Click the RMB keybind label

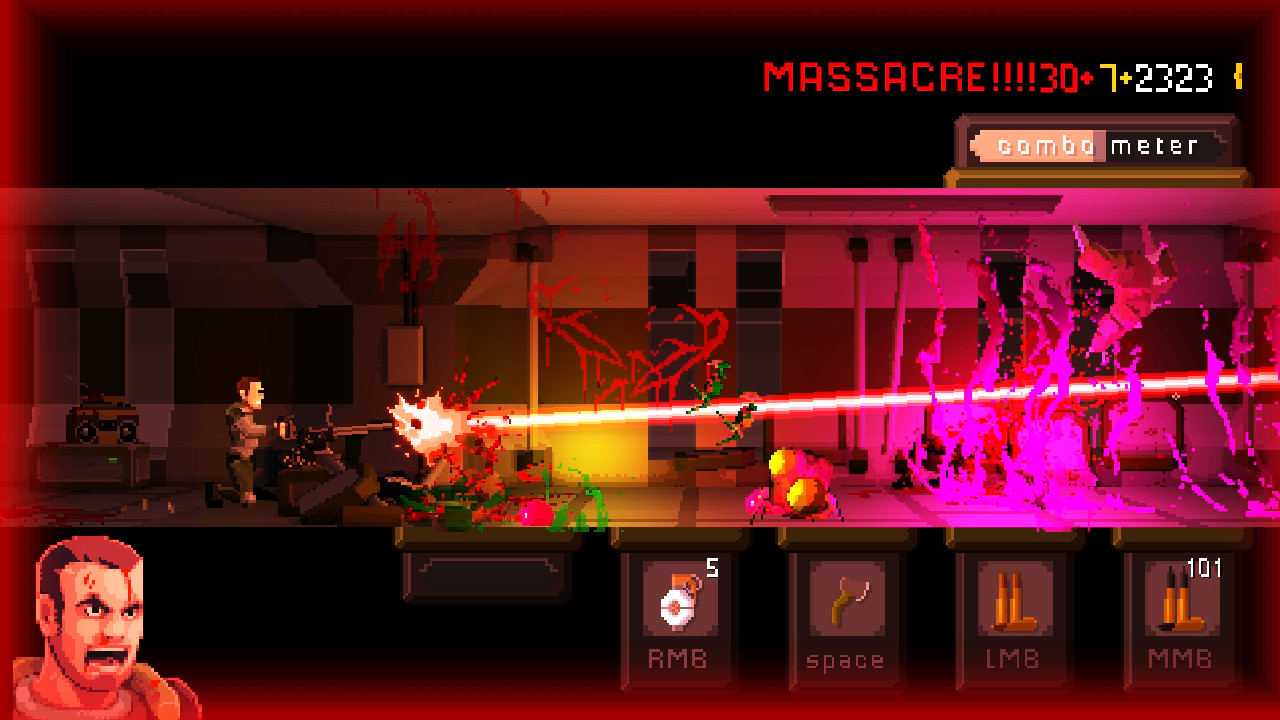(x=677, y=659)
